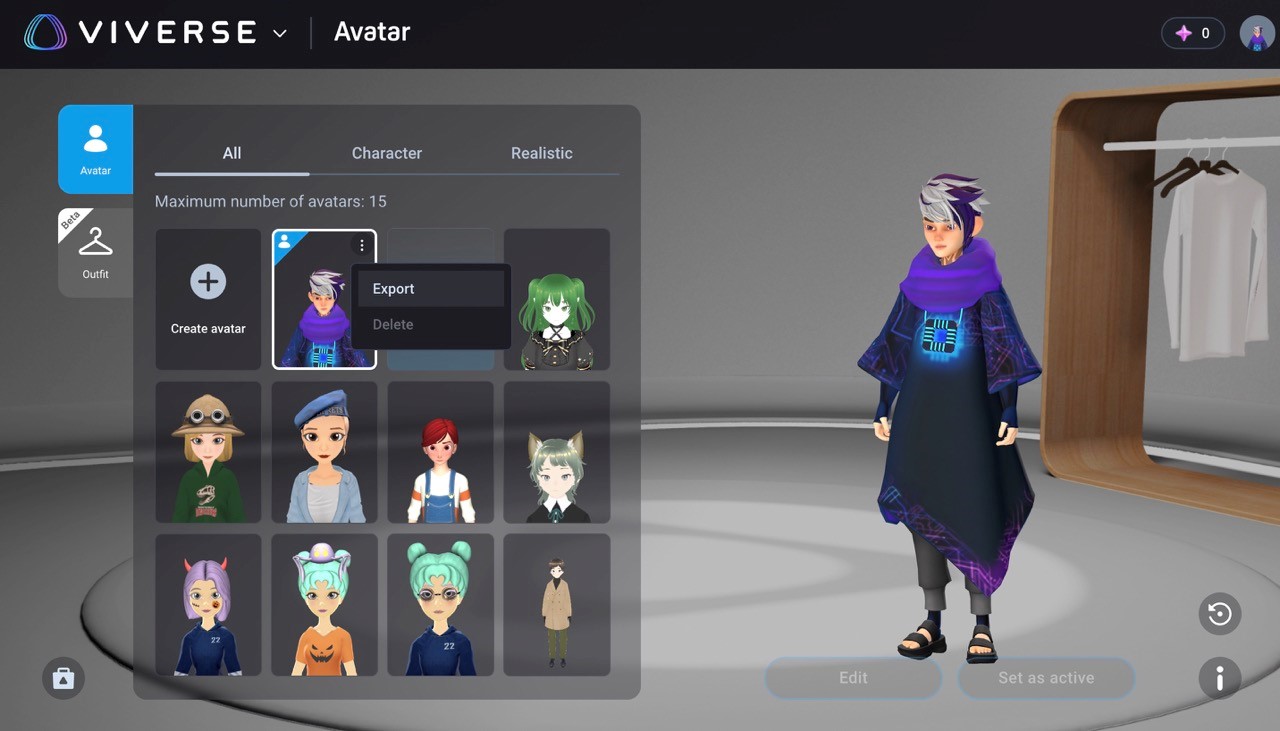Choose Export from the context menu
The image size is (1280, 731).
tap(393, 288)
